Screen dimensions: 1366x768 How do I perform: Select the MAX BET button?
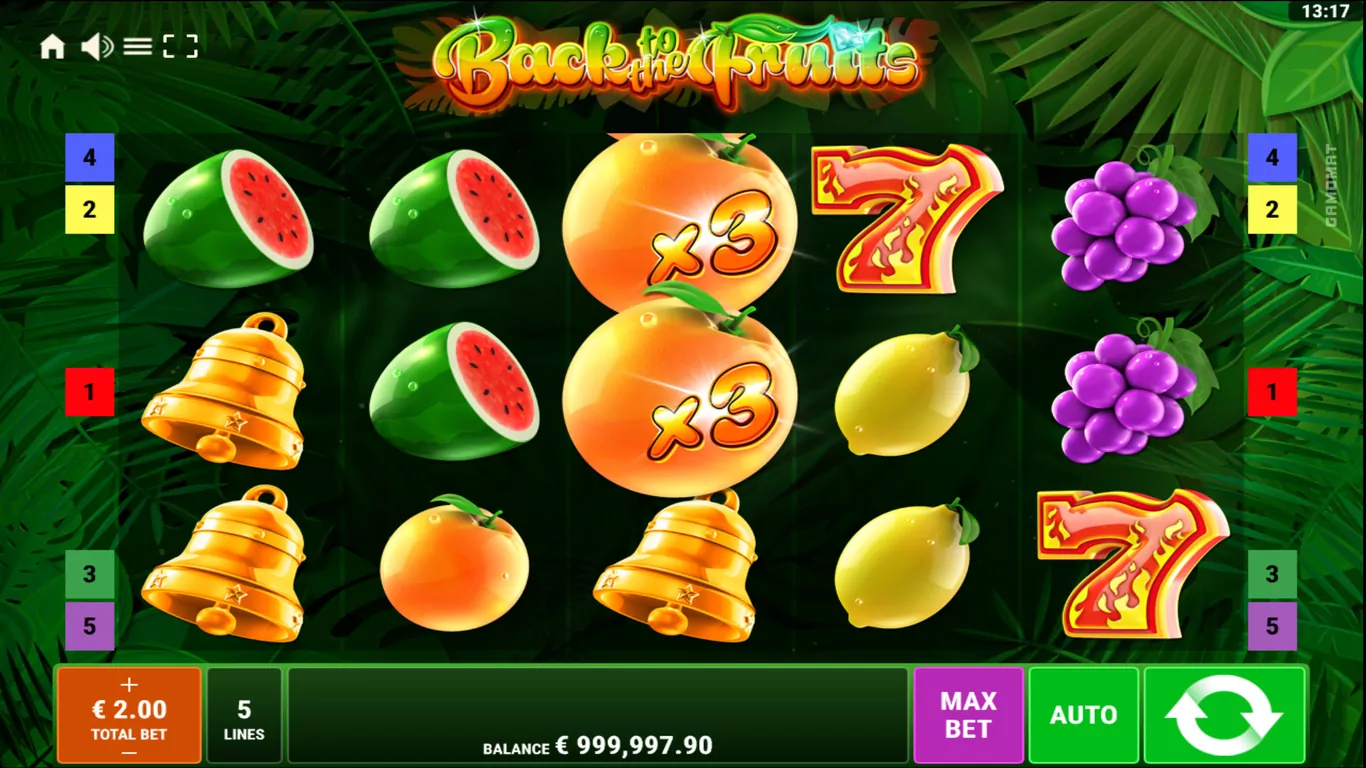tap(968, 715)
